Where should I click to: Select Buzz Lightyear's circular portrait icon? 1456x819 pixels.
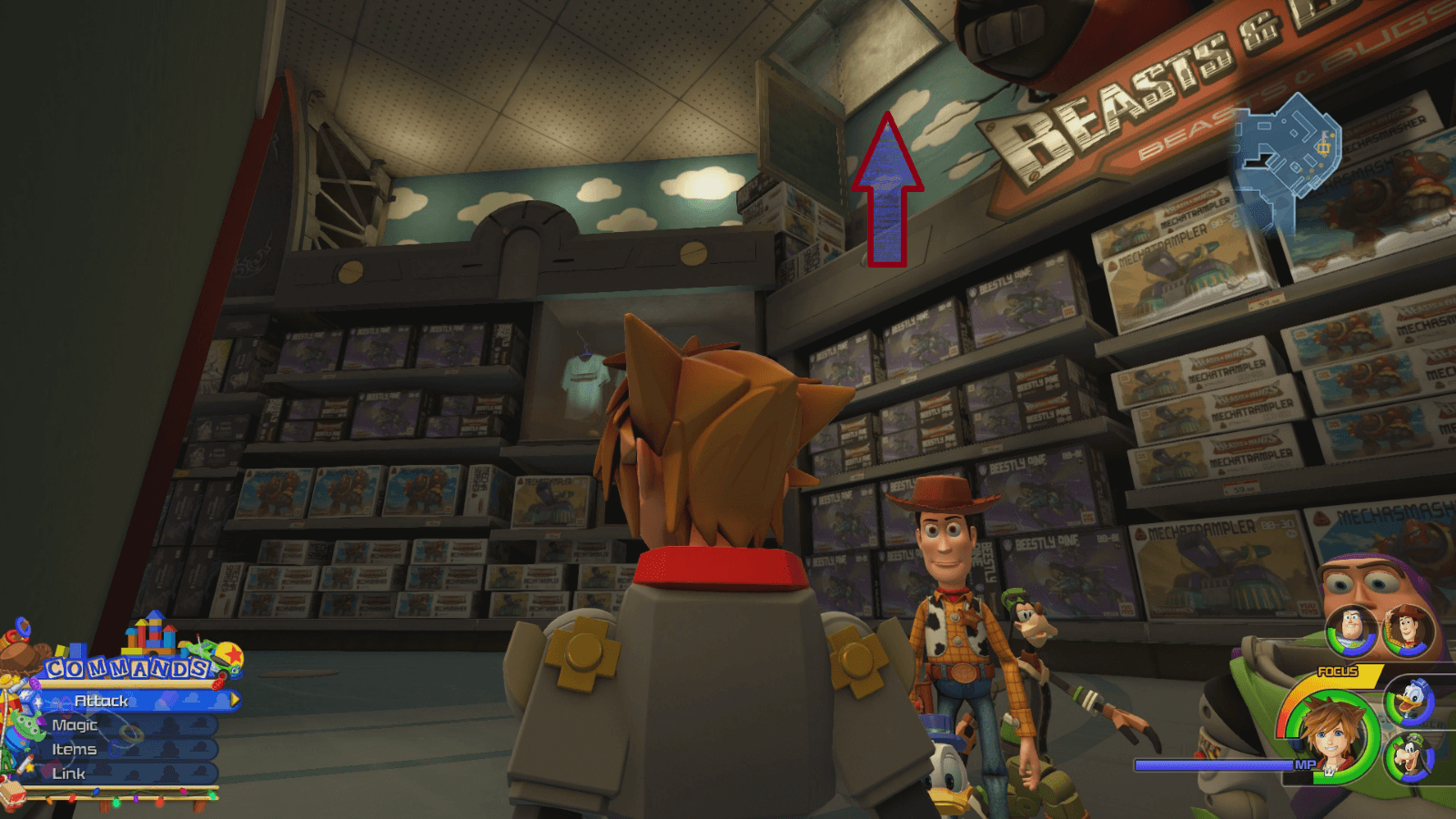(1351, 631)
